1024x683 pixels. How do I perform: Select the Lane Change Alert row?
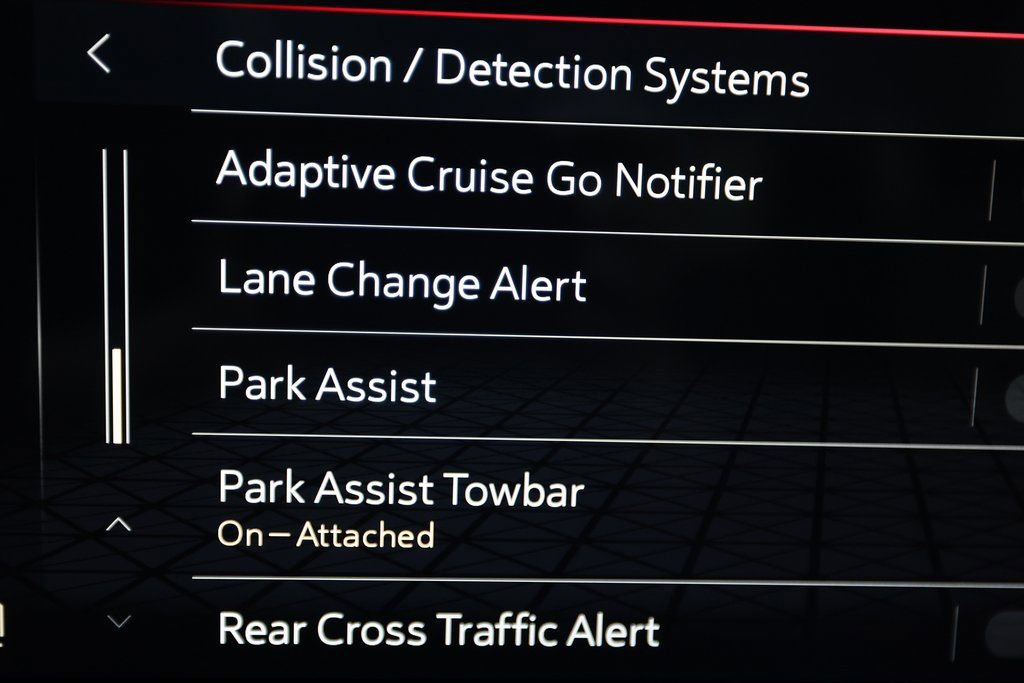[402, 282]
